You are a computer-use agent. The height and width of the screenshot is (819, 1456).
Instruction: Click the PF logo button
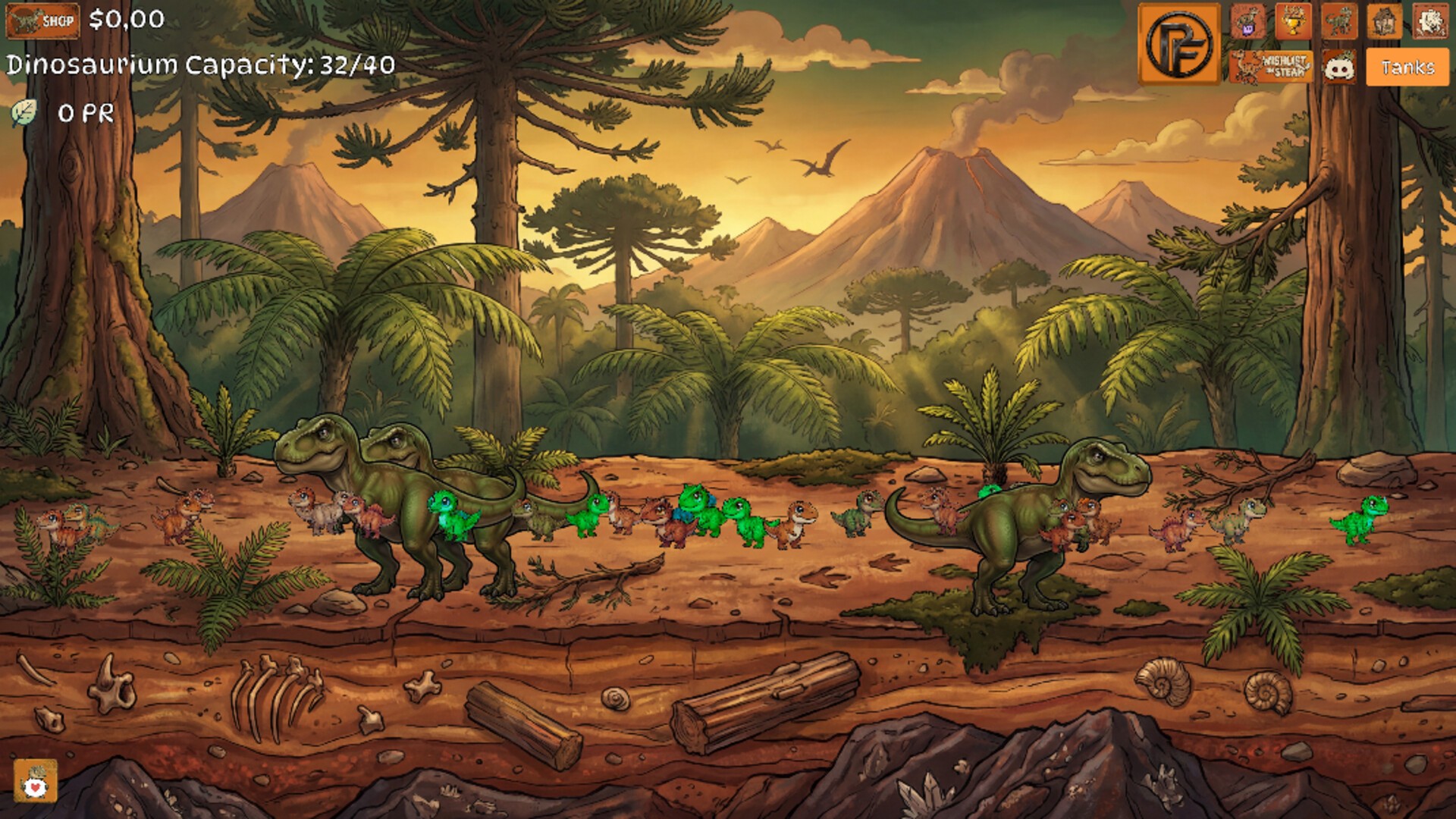[1178, 44]
